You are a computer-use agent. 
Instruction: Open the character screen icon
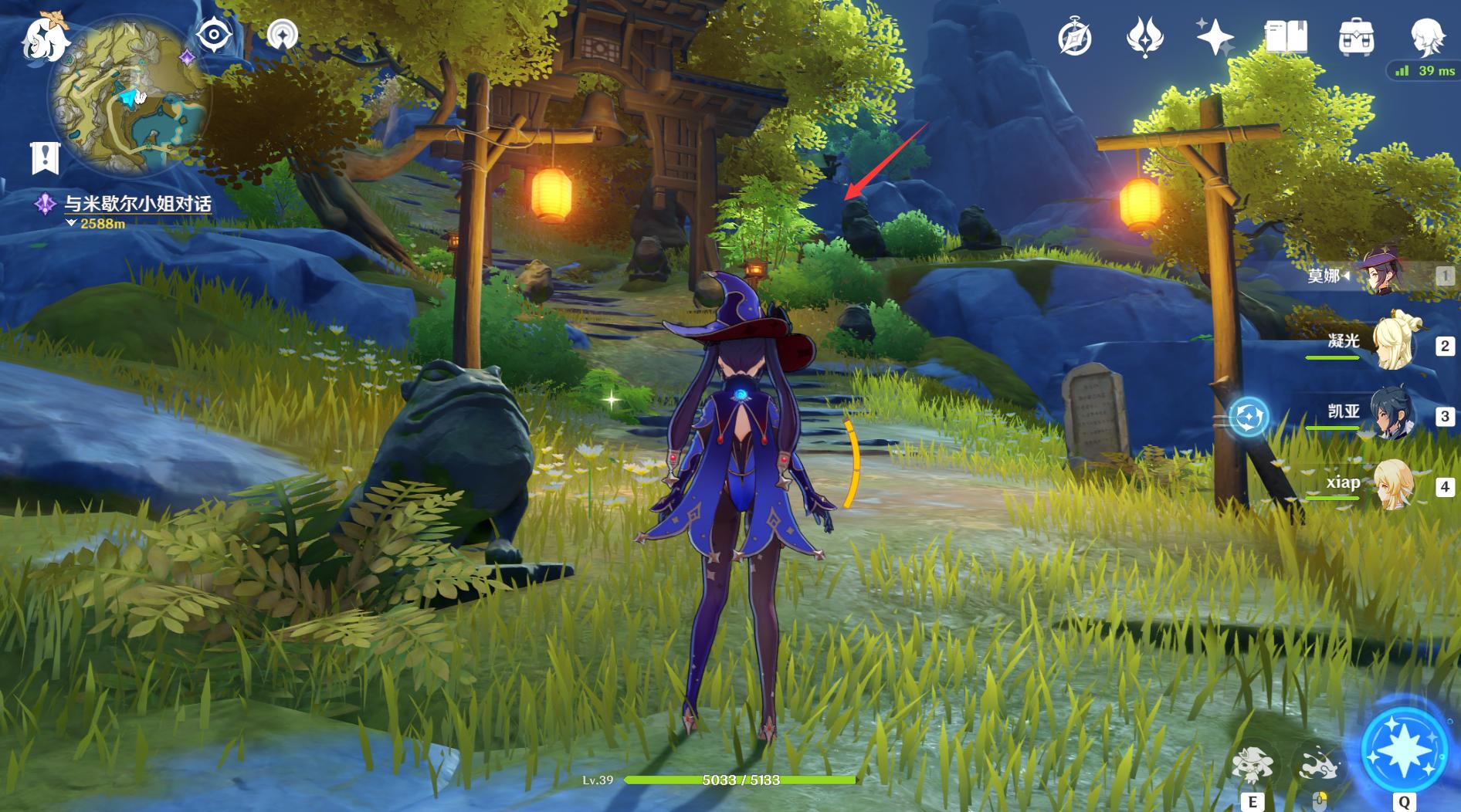point(1426,37)
